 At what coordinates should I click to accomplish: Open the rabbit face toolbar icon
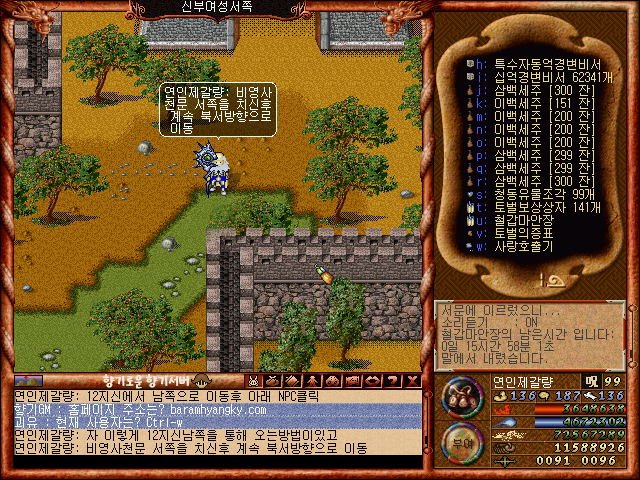(x=254, y=381)
